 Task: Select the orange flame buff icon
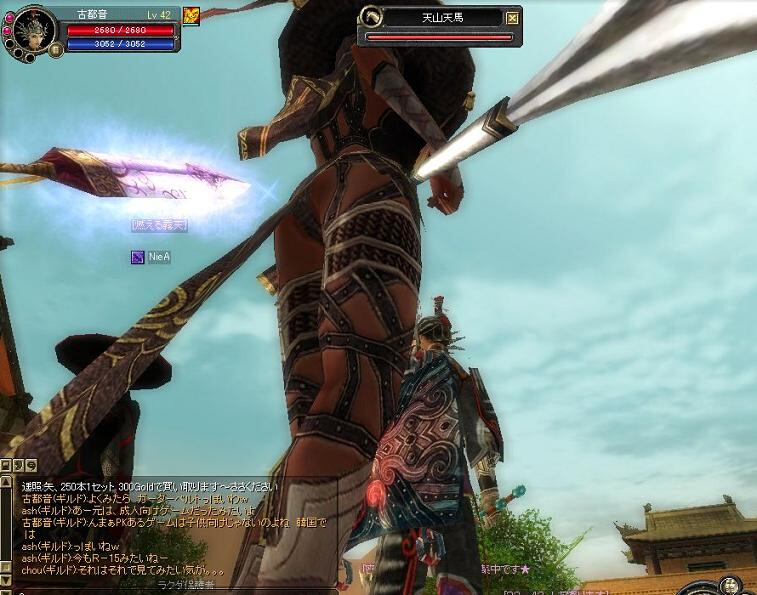point(191,15)
